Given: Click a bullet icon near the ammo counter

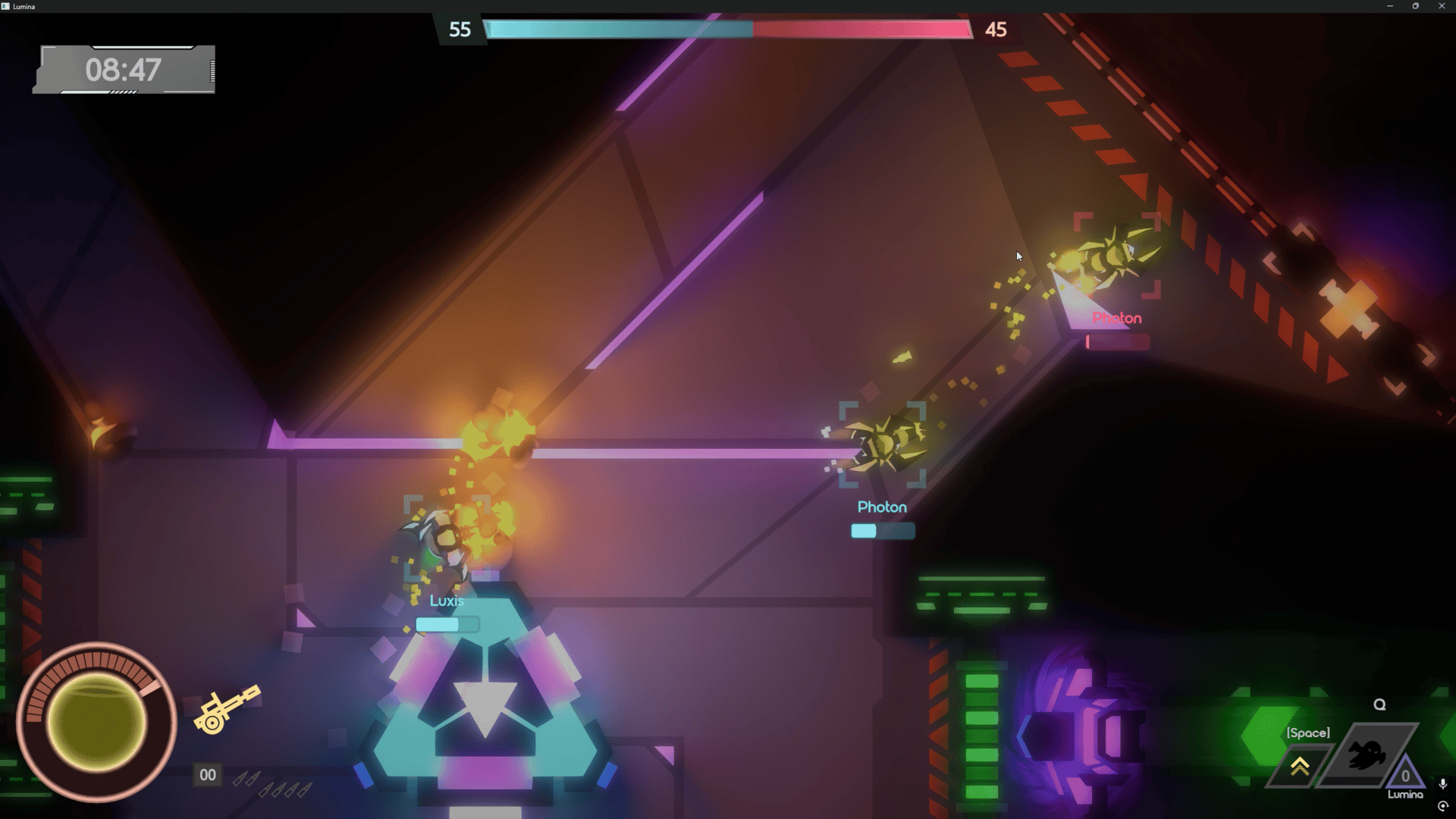Looking at the screenshot, I should tap(243, 778).
